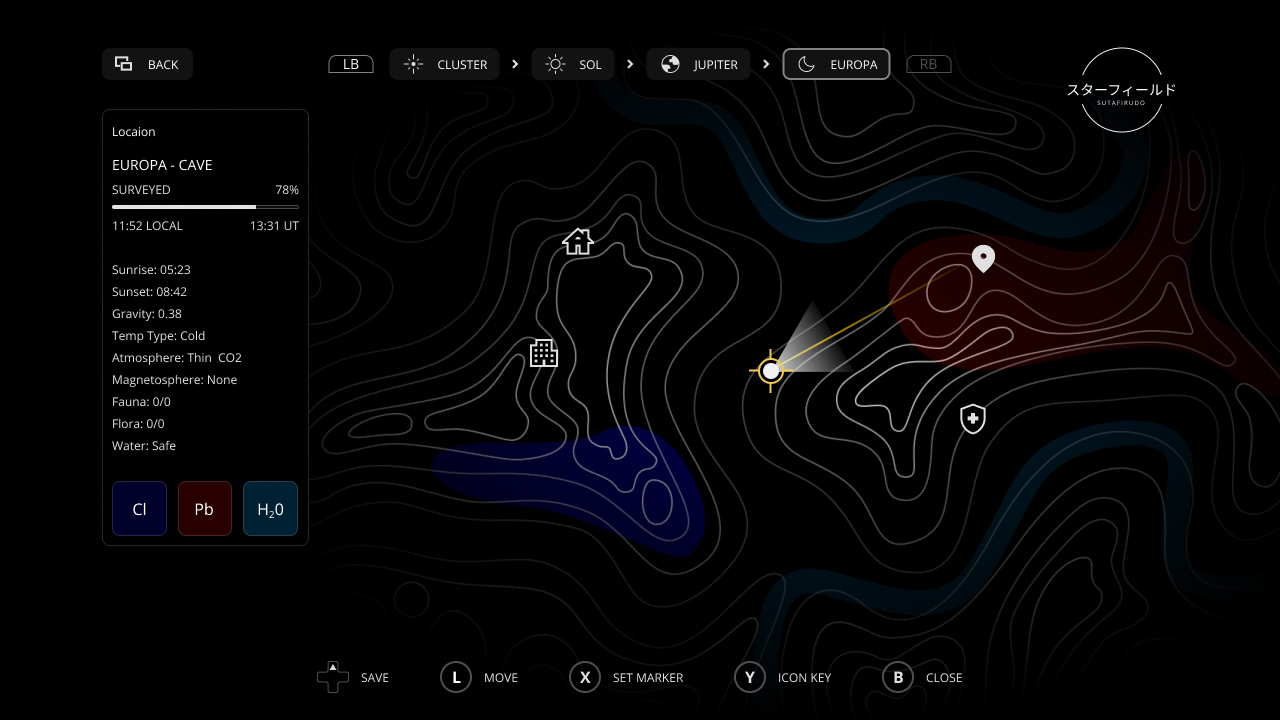Click the player position marker

[770, 371]
